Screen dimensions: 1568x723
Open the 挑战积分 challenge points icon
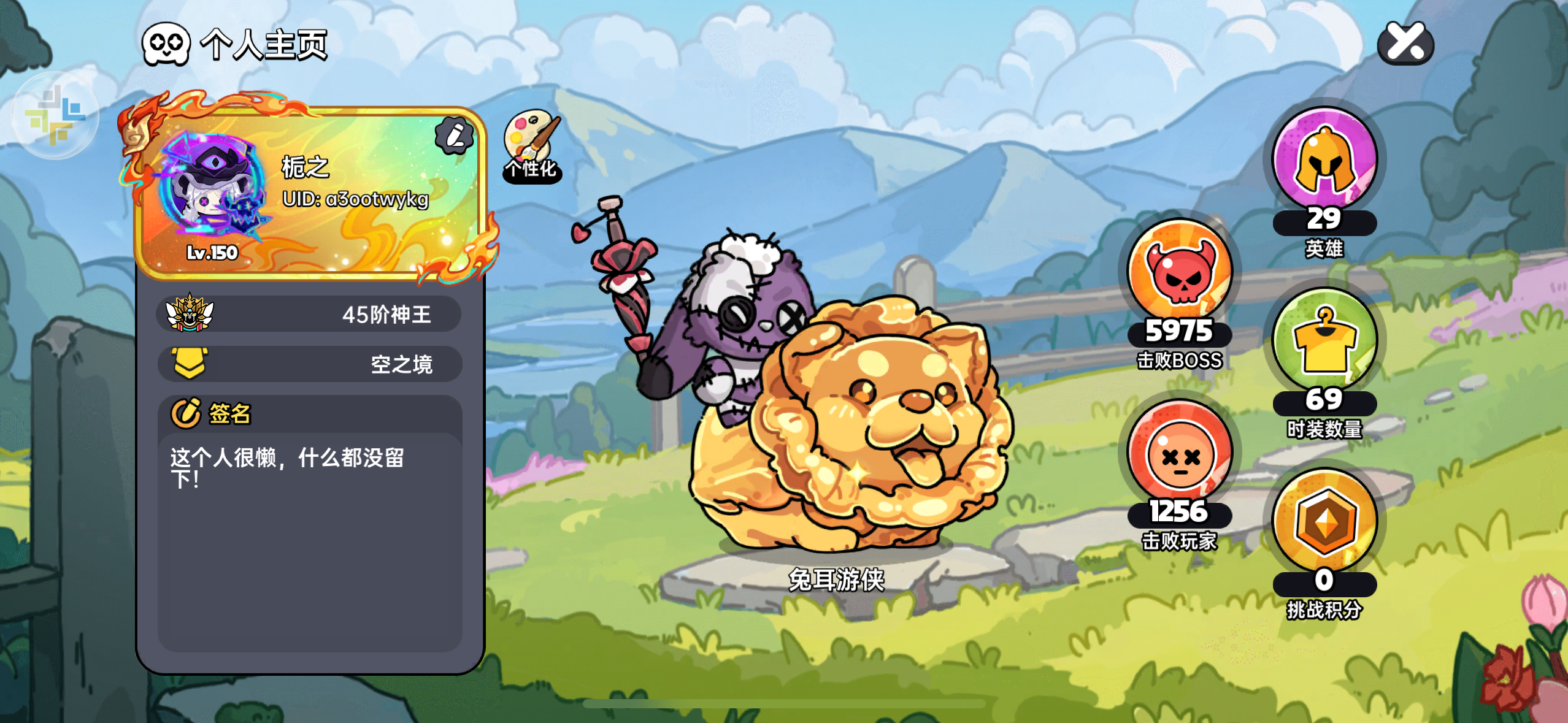pos(1324,522)
